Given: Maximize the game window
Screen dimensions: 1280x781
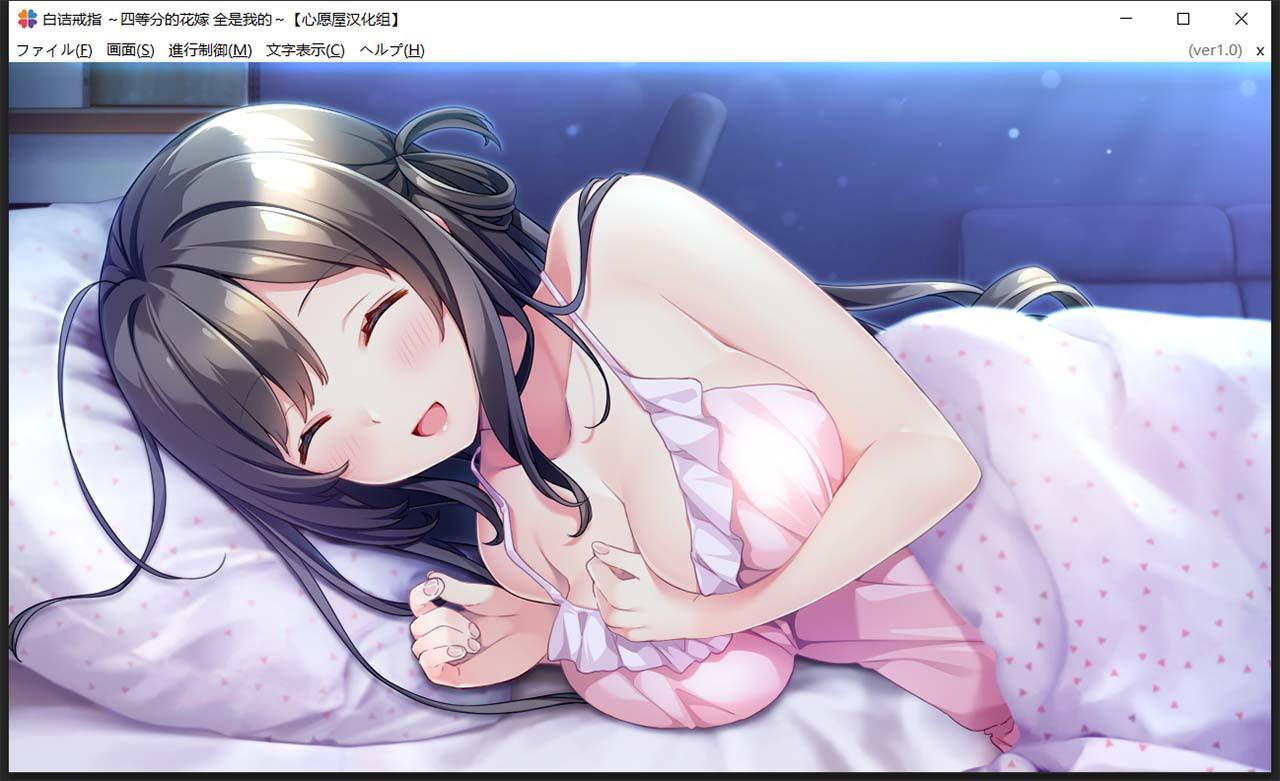Looking at the screenshot, I should (x=1185, y=18).
